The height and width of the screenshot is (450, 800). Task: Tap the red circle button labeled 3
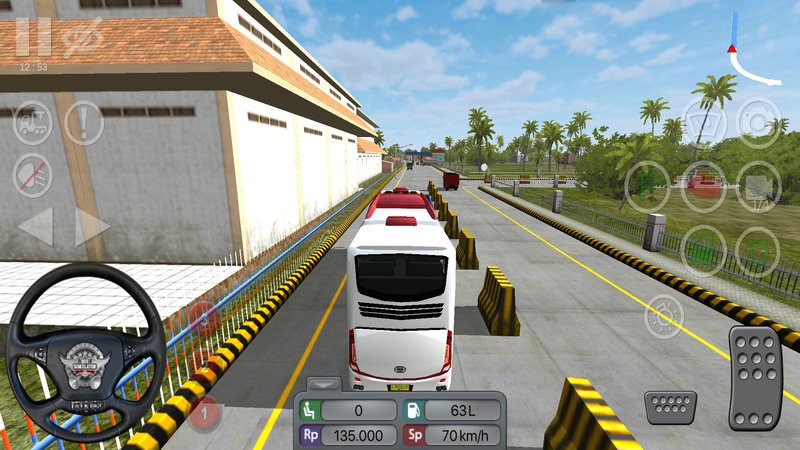206,319
